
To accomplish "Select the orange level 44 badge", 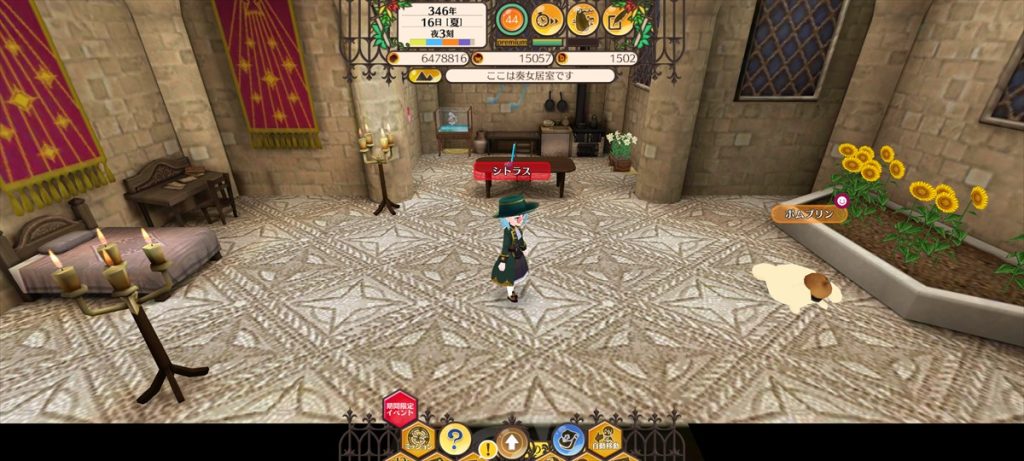I will (511, 18).
